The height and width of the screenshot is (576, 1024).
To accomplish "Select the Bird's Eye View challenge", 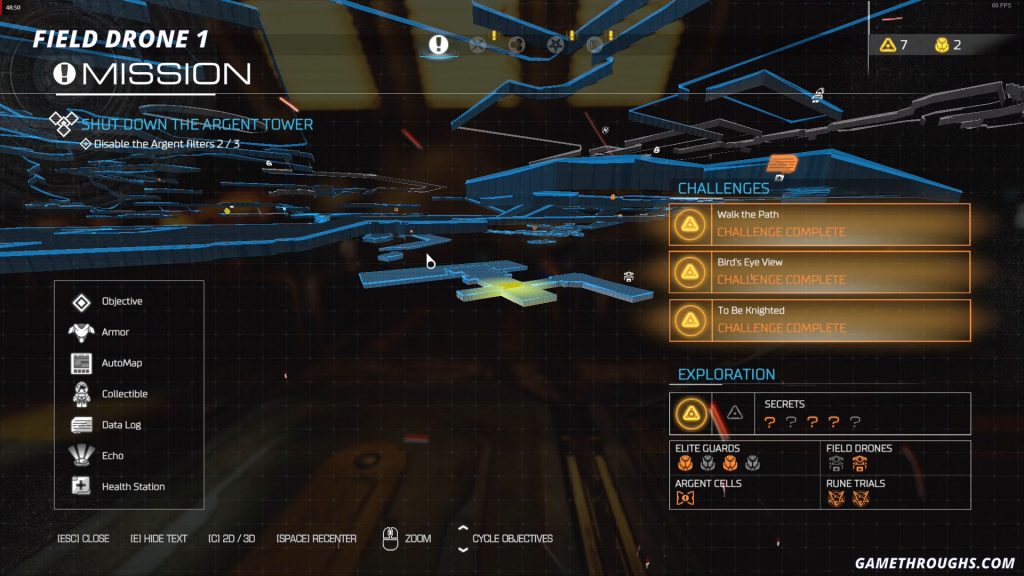I will click(819, 271).
